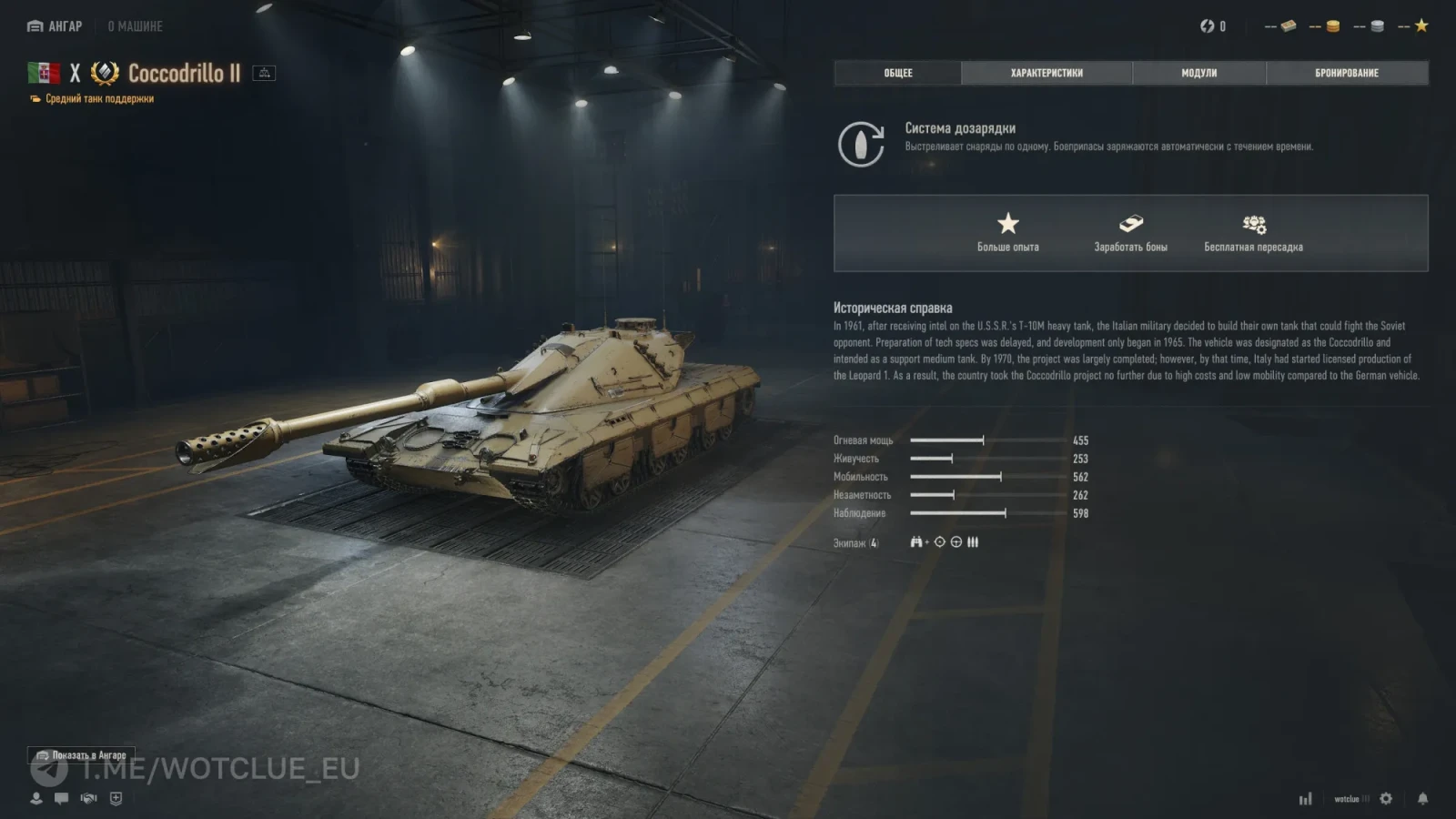Switch to the Характеристики tab
Viewport: 1456px width, 819px height.
pos(1046,73)
